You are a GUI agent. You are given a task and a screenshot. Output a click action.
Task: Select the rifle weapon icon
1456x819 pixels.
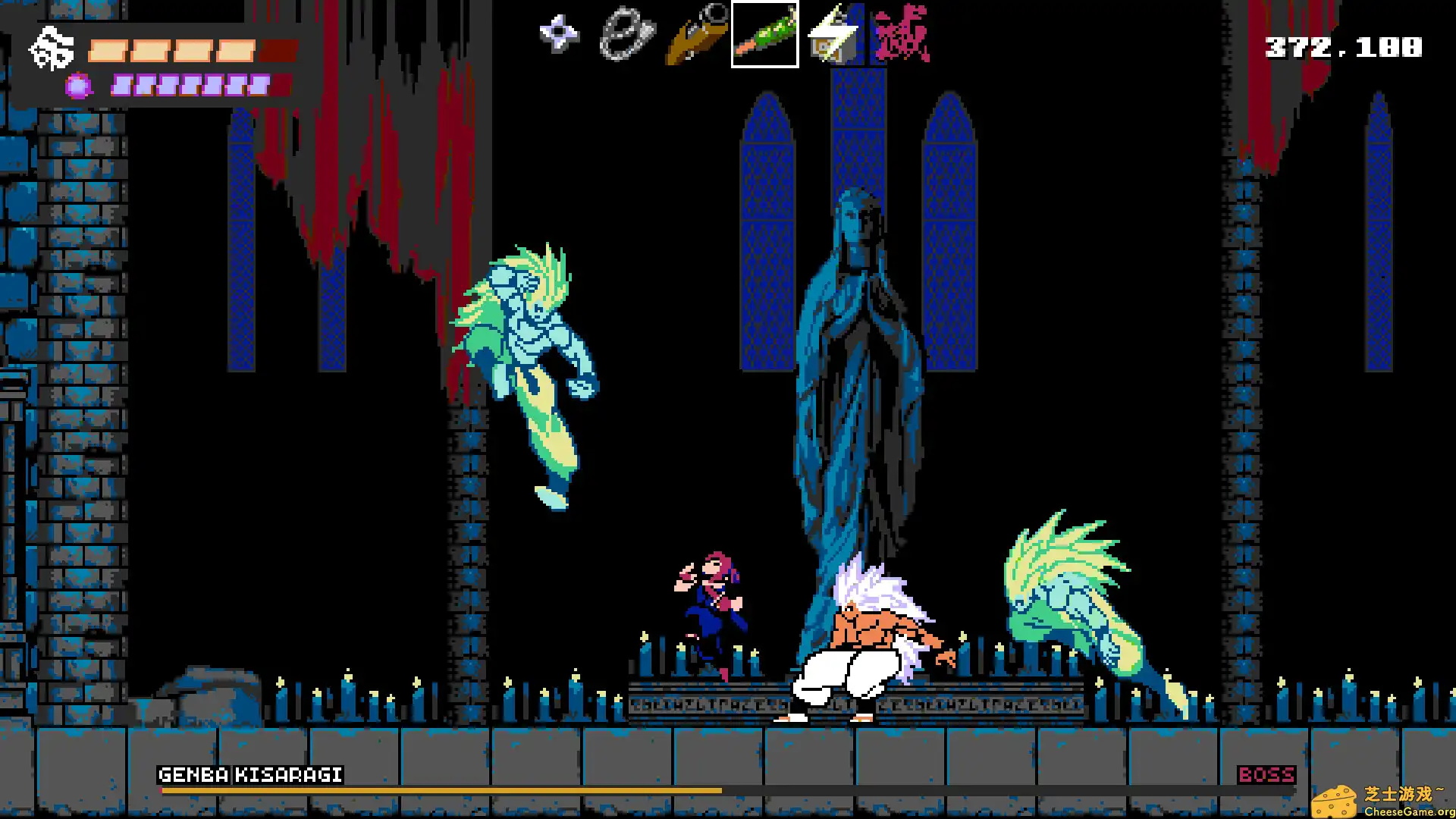(694, 34)
